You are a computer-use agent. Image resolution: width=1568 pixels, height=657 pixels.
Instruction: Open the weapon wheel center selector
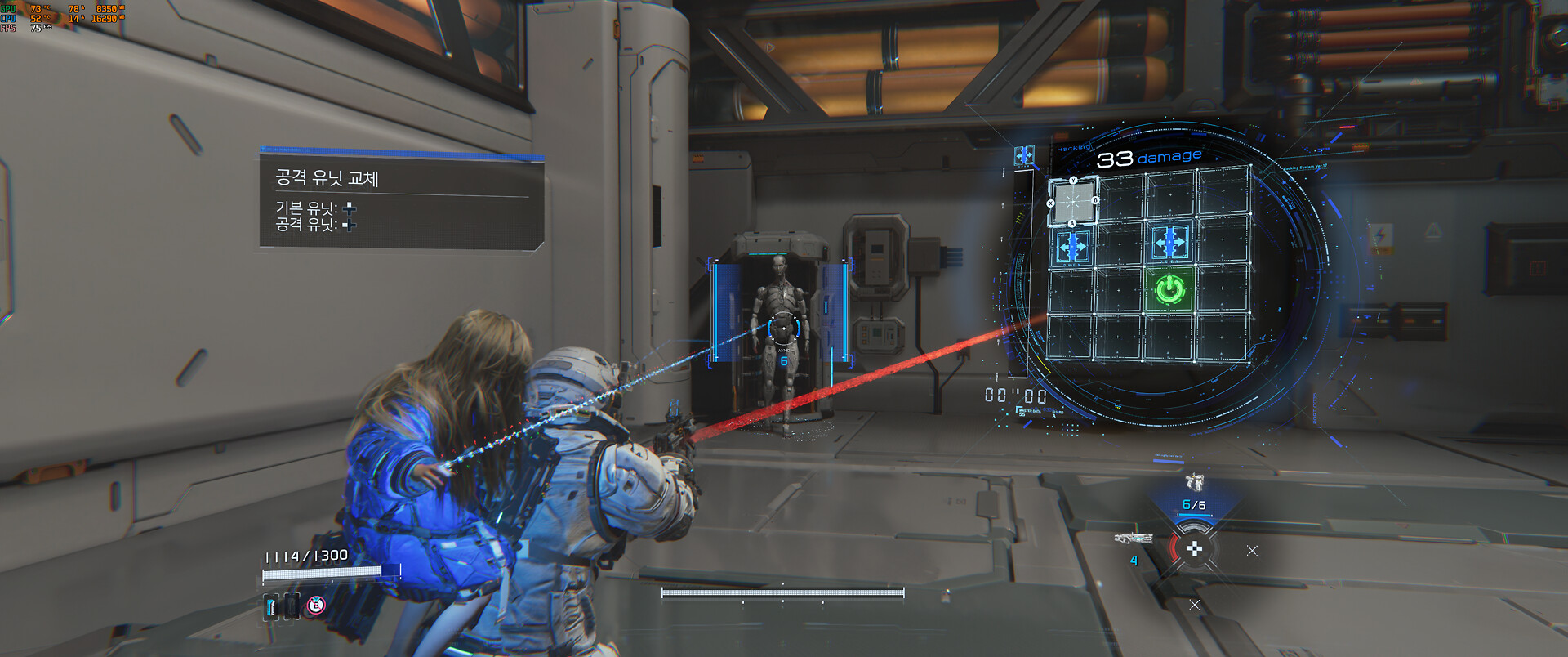click(x=1194, y=549)
